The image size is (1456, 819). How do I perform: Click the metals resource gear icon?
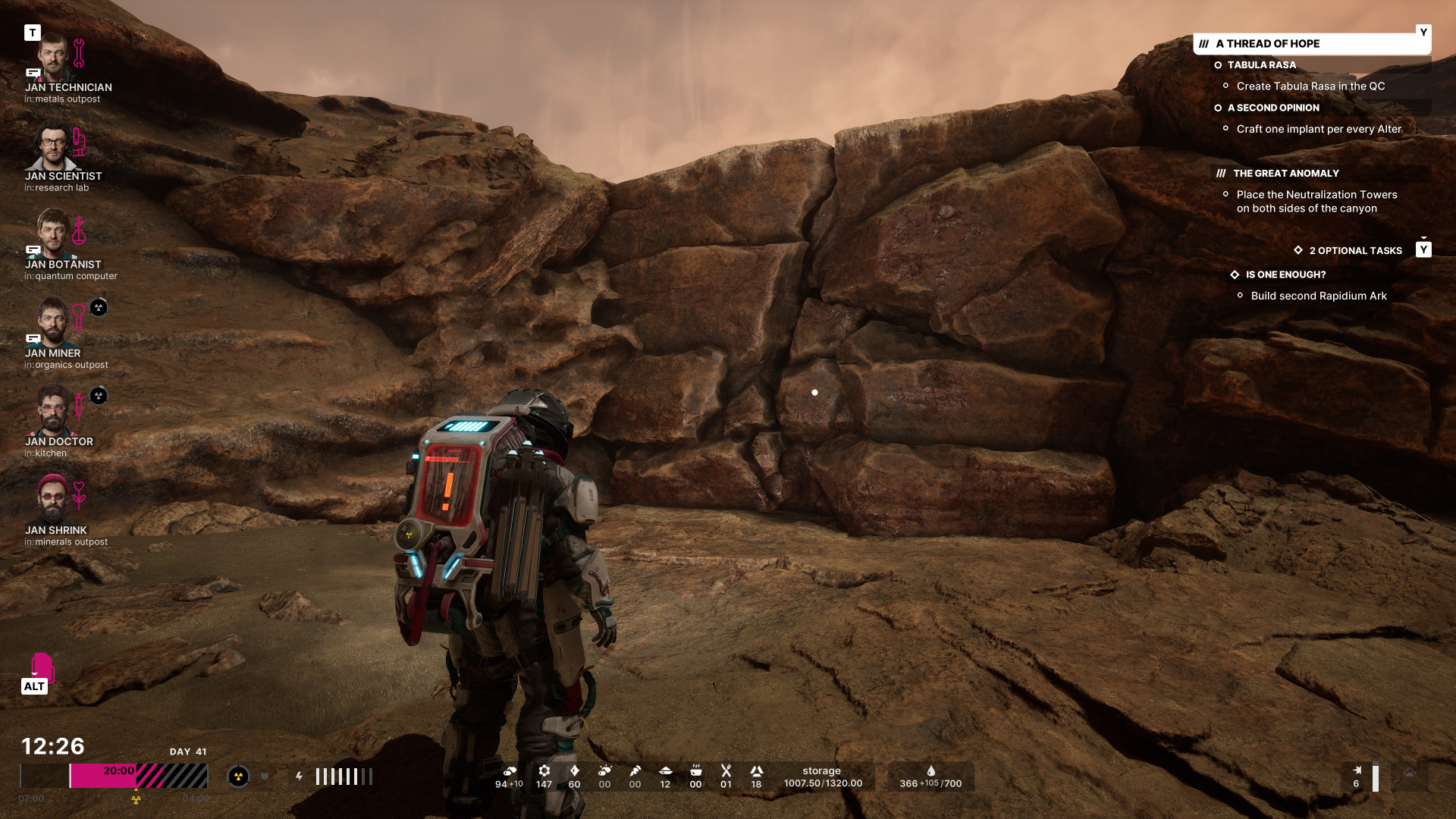pos(544,770)
